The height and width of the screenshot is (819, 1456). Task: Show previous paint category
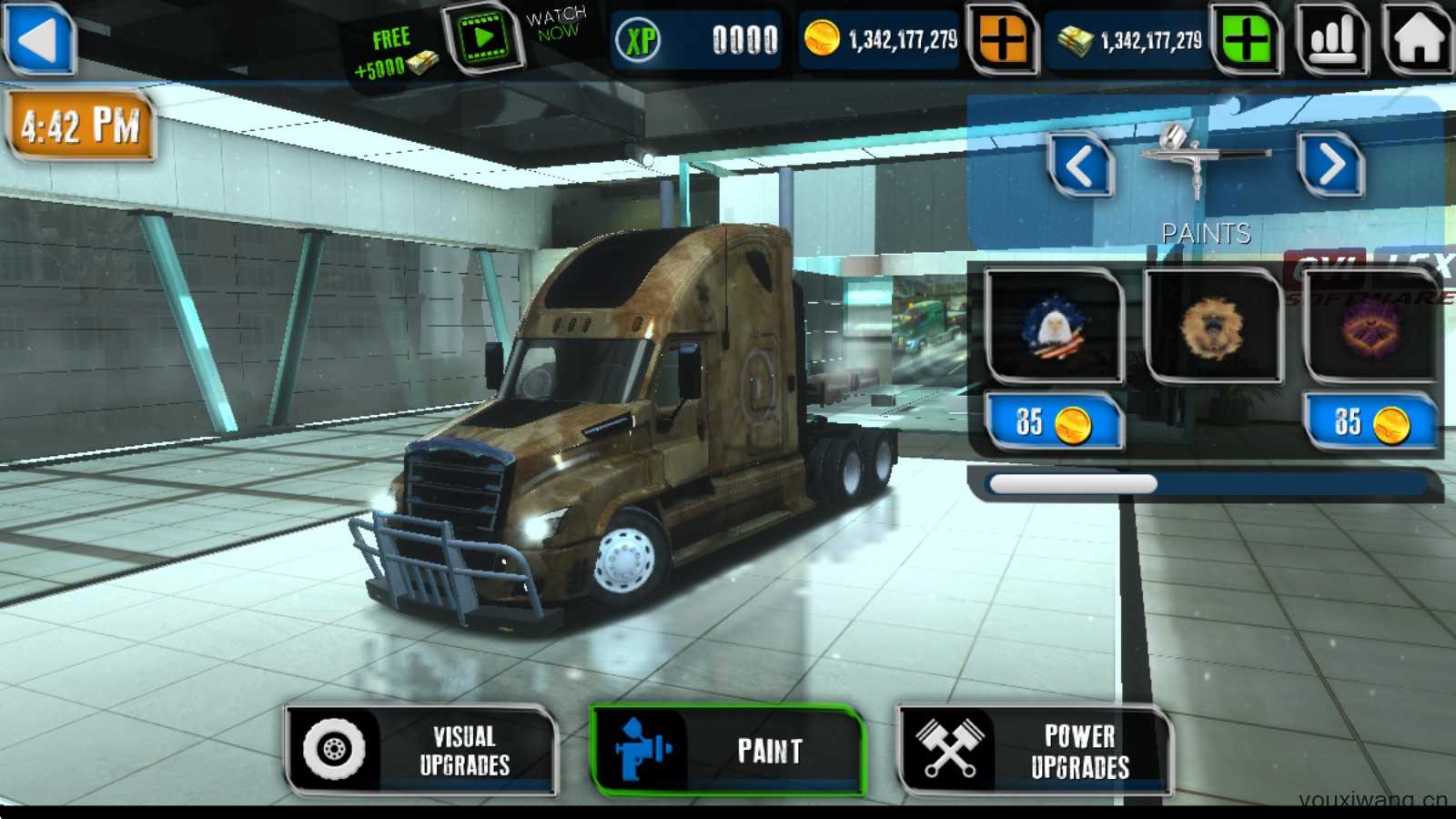[1080, 166]
